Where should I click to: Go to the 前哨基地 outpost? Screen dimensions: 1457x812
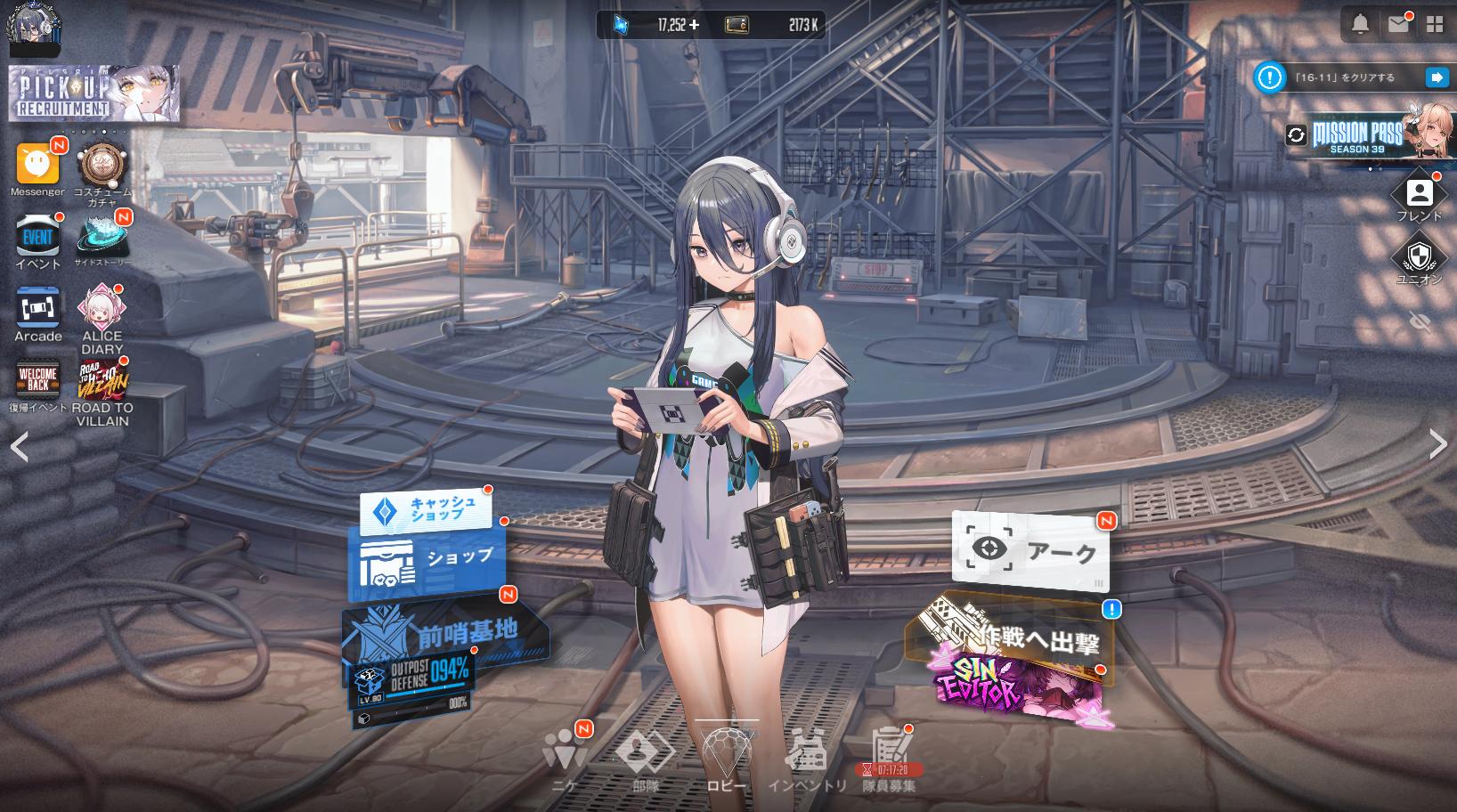point(445,632)
